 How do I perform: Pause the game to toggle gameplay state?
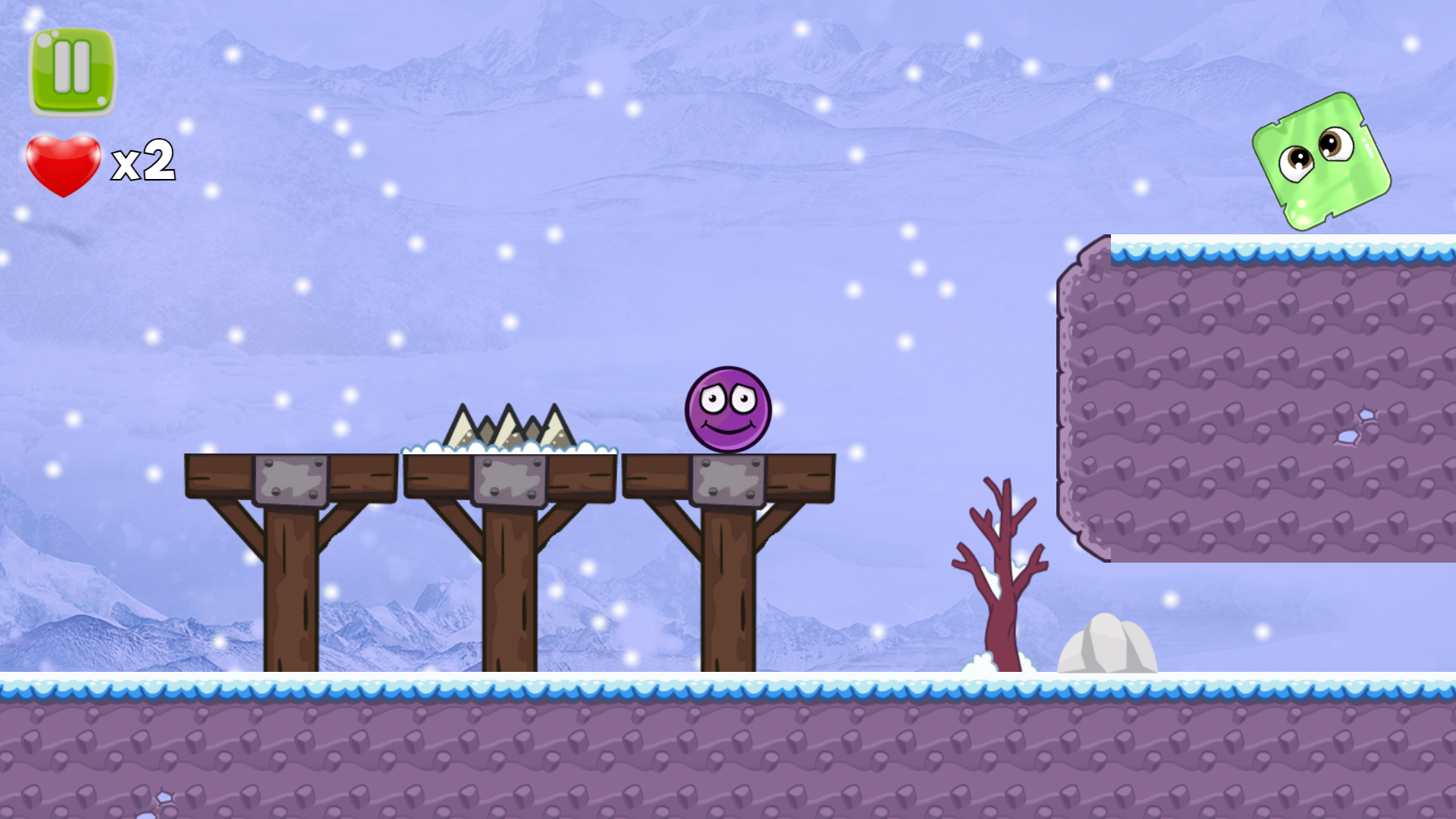coord(72,71)
